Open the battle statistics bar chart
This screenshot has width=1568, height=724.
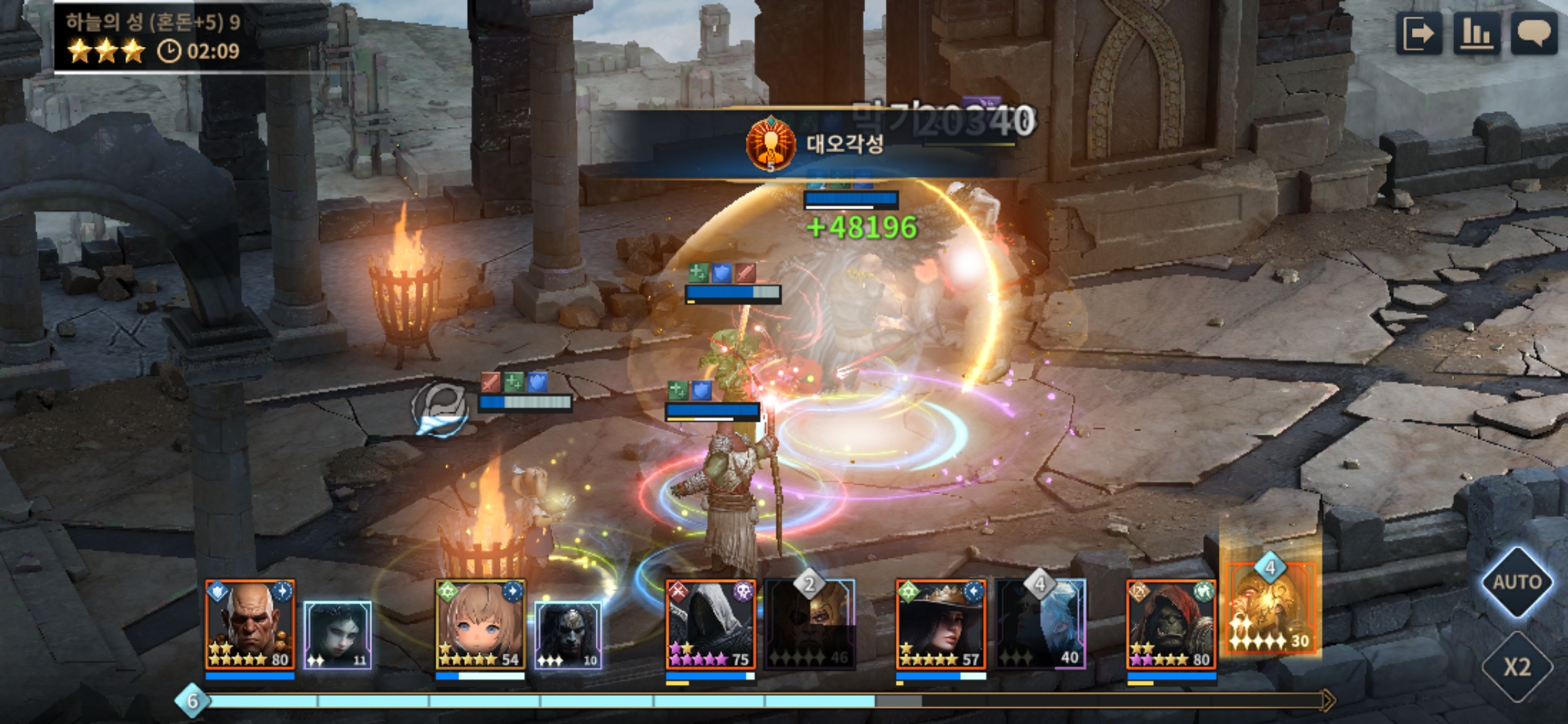point(1477,33)
